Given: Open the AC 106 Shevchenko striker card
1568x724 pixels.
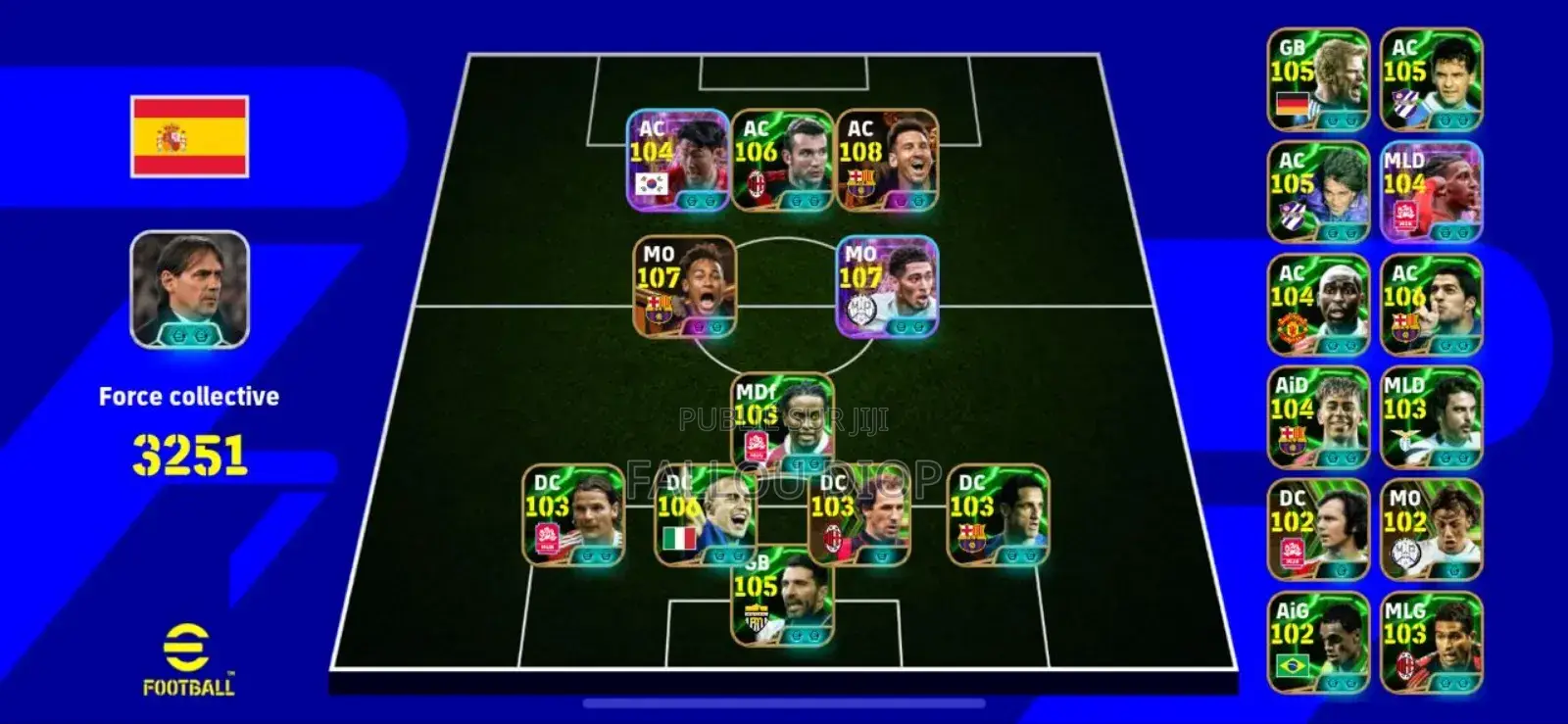Looking at the screenshot, I should point(781,160).
